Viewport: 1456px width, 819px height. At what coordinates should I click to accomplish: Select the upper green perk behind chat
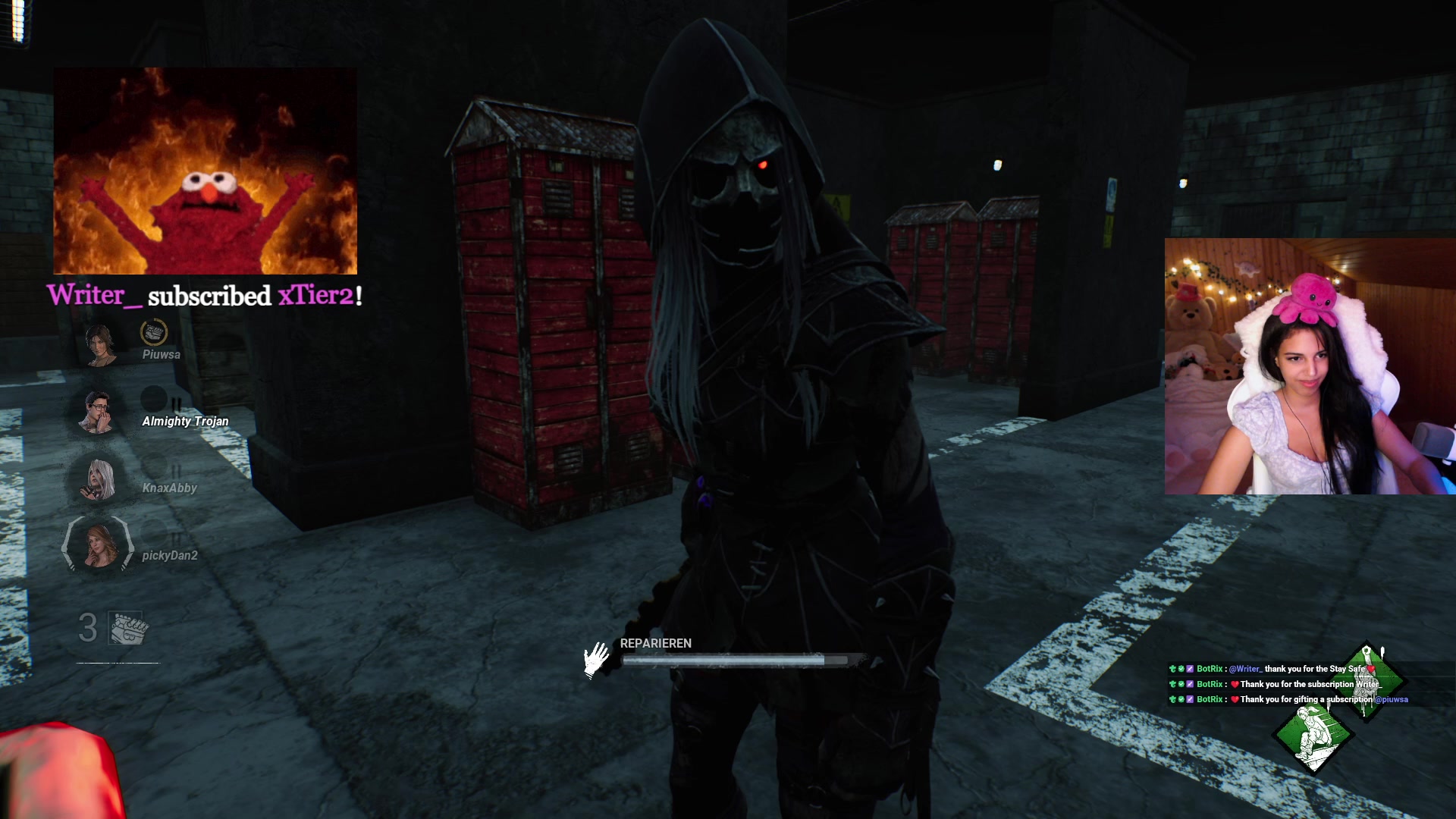click(x=1367, y=680)
